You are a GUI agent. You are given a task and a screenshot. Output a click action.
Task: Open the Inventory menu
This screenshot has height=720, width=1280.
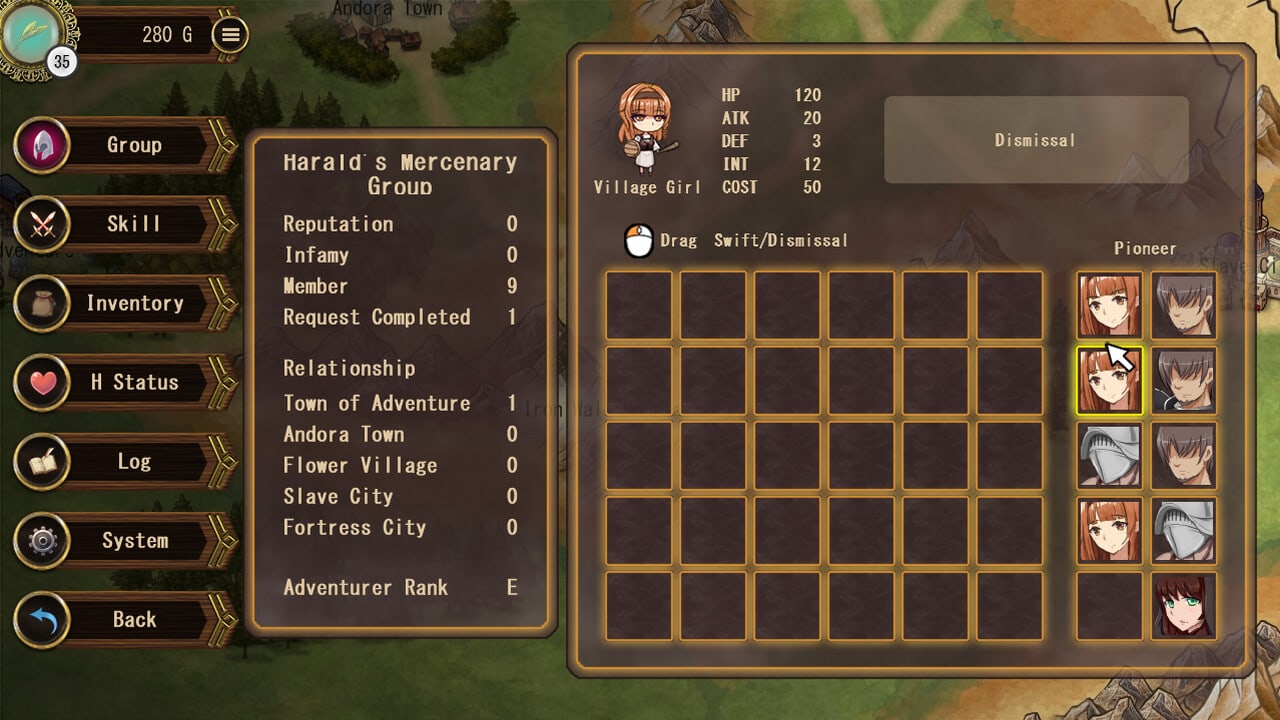coord(133,303)
